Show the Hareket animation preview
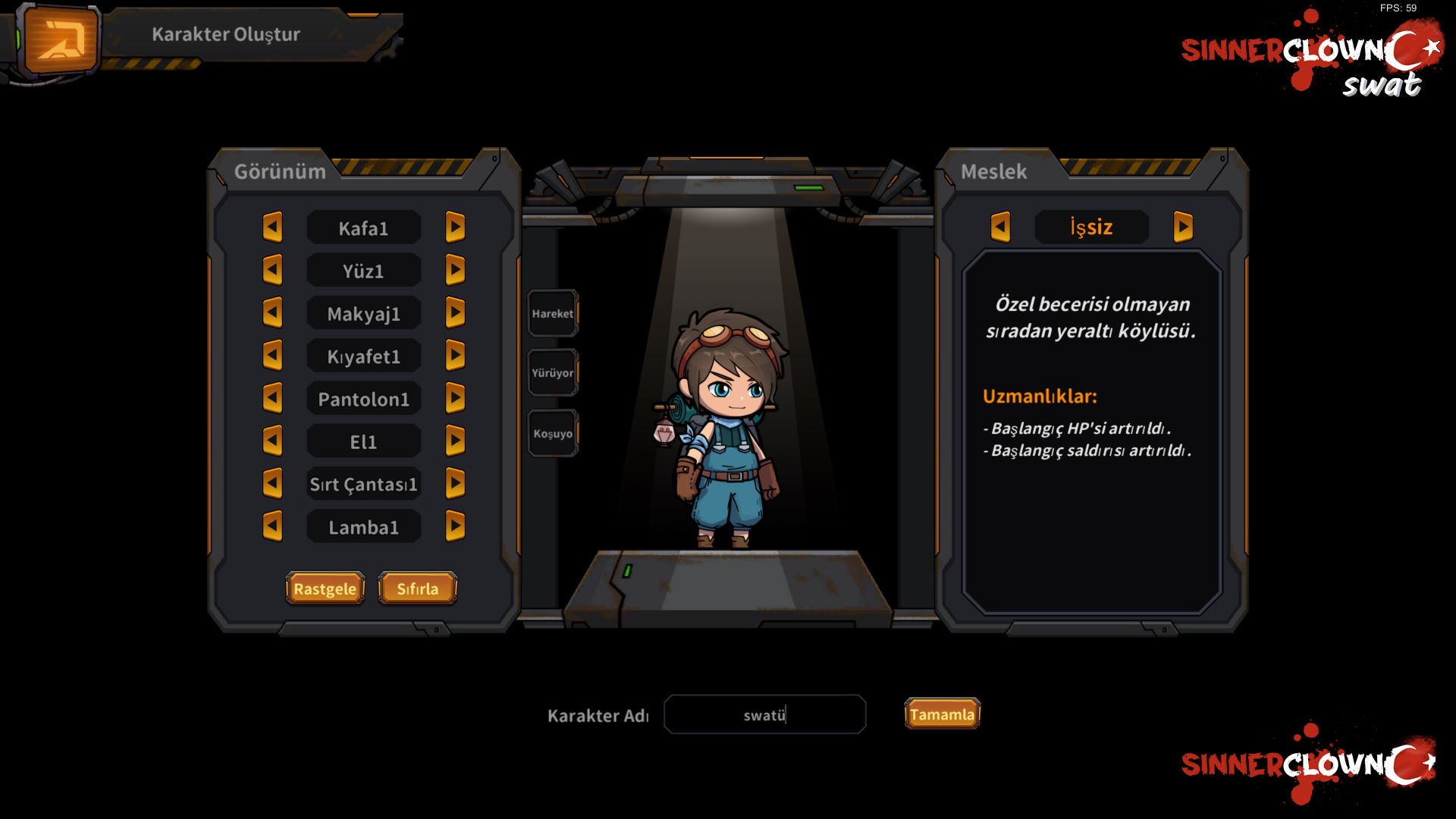Image resolution: width=1456 pixels, height=819 pixels. pos(553,313)
